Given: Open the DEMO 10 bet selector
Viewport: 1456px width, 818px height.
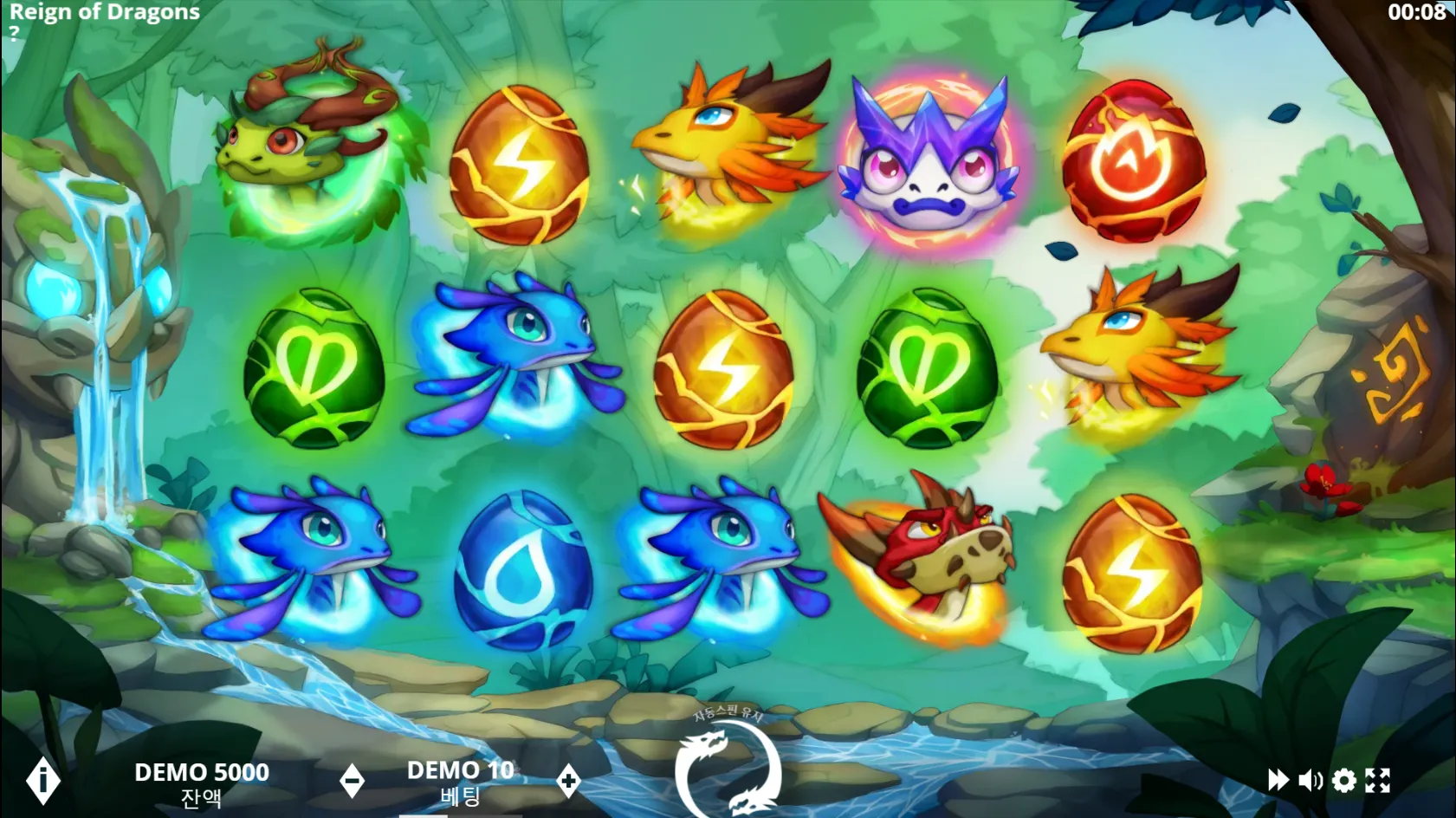Looking at the screenshot, I should click(460, 770).
